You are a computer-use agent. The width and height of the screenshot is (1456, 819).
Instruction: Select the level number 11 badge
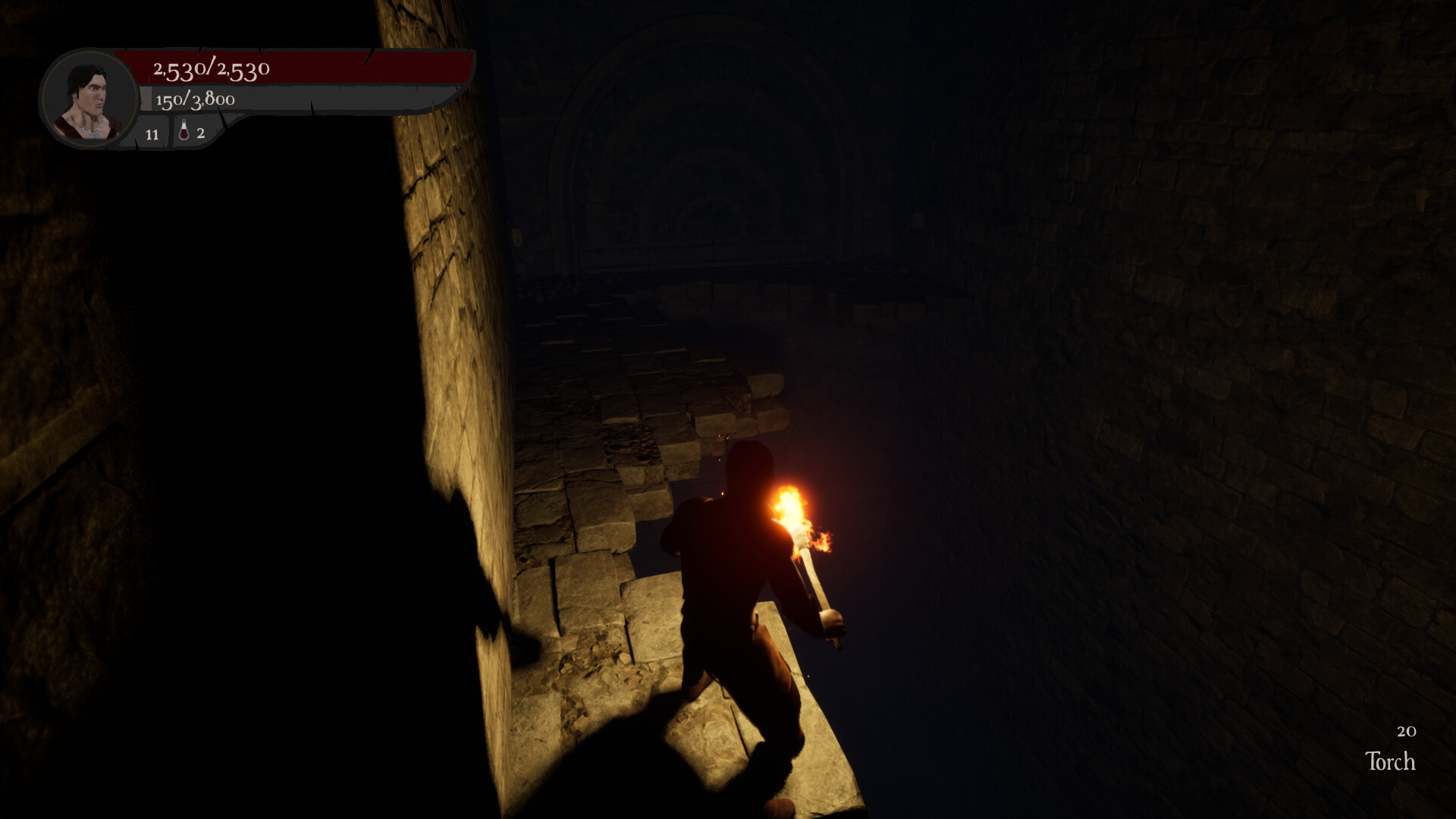point(152,135)
